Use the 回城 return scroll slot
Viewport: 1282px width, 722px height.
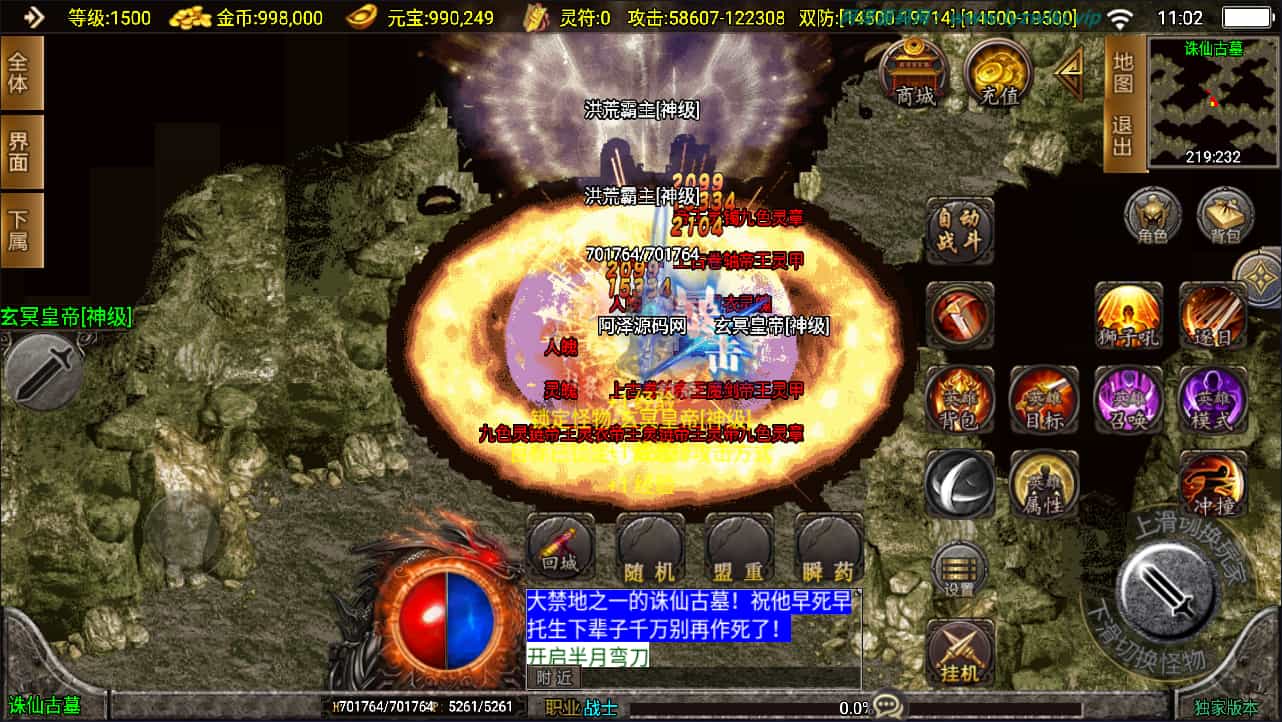click(x=561, y=548)
